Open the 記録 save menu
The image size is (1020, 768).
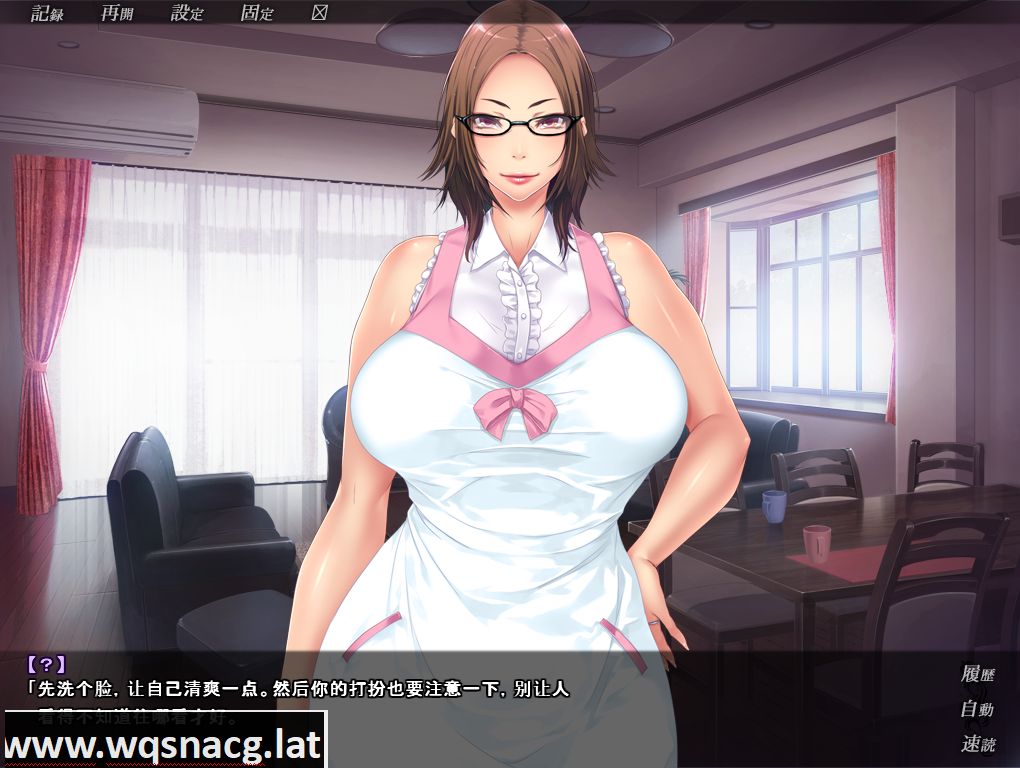click(47, 13)
